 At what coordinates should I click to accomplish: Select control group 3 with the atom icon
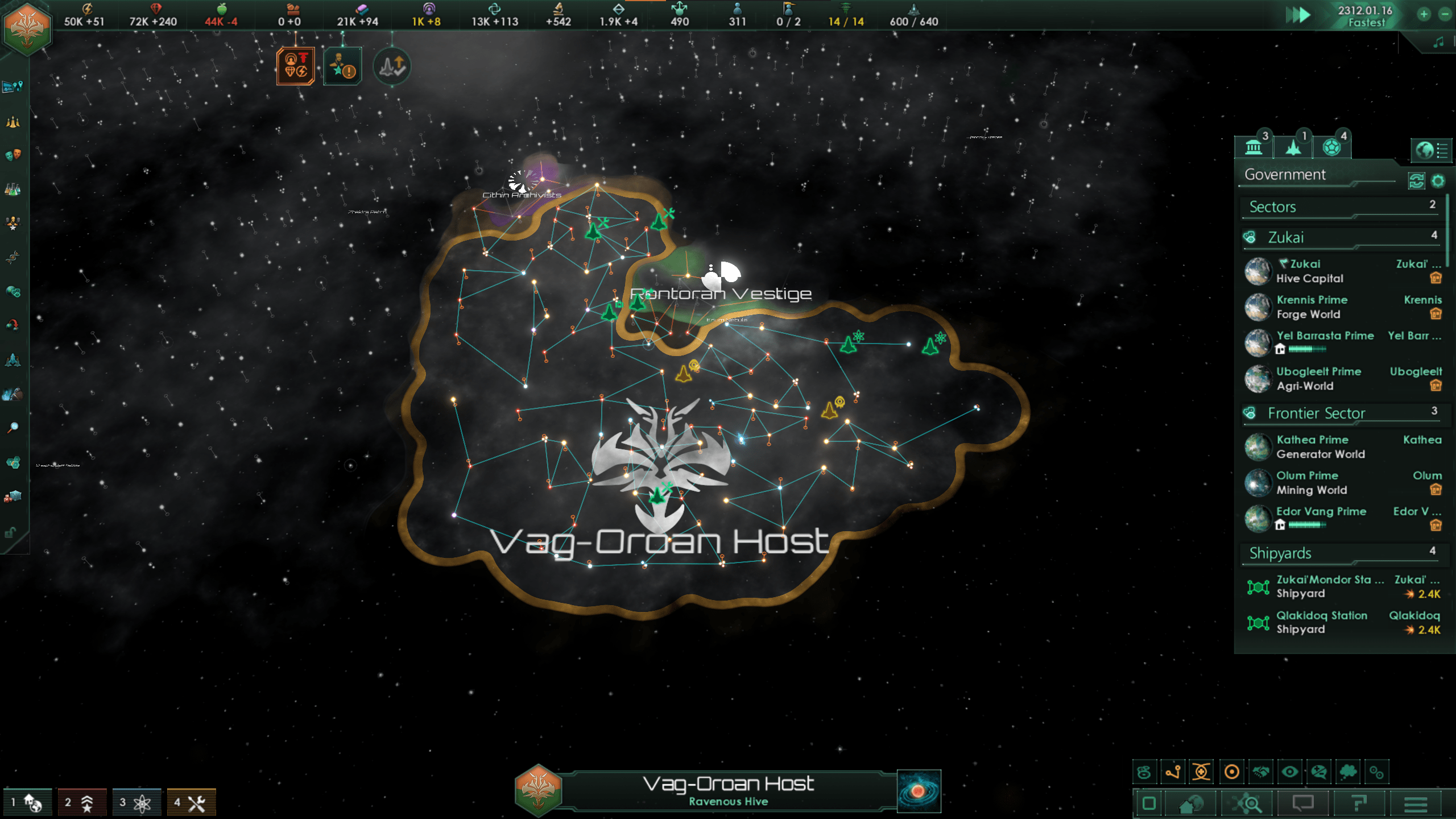(x=136, y=803)
